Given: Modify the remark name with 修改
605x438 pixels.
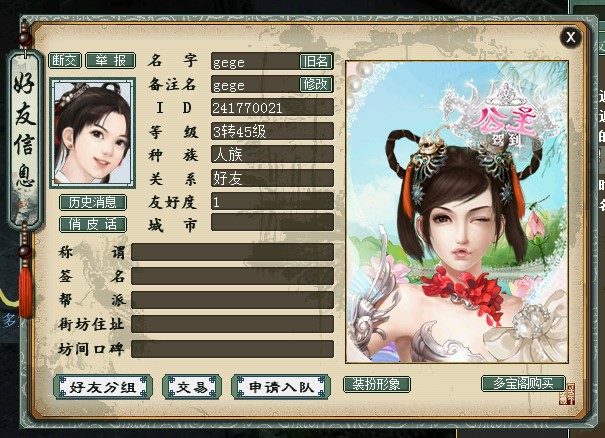Looking at the screenshot, I should 316,85.
